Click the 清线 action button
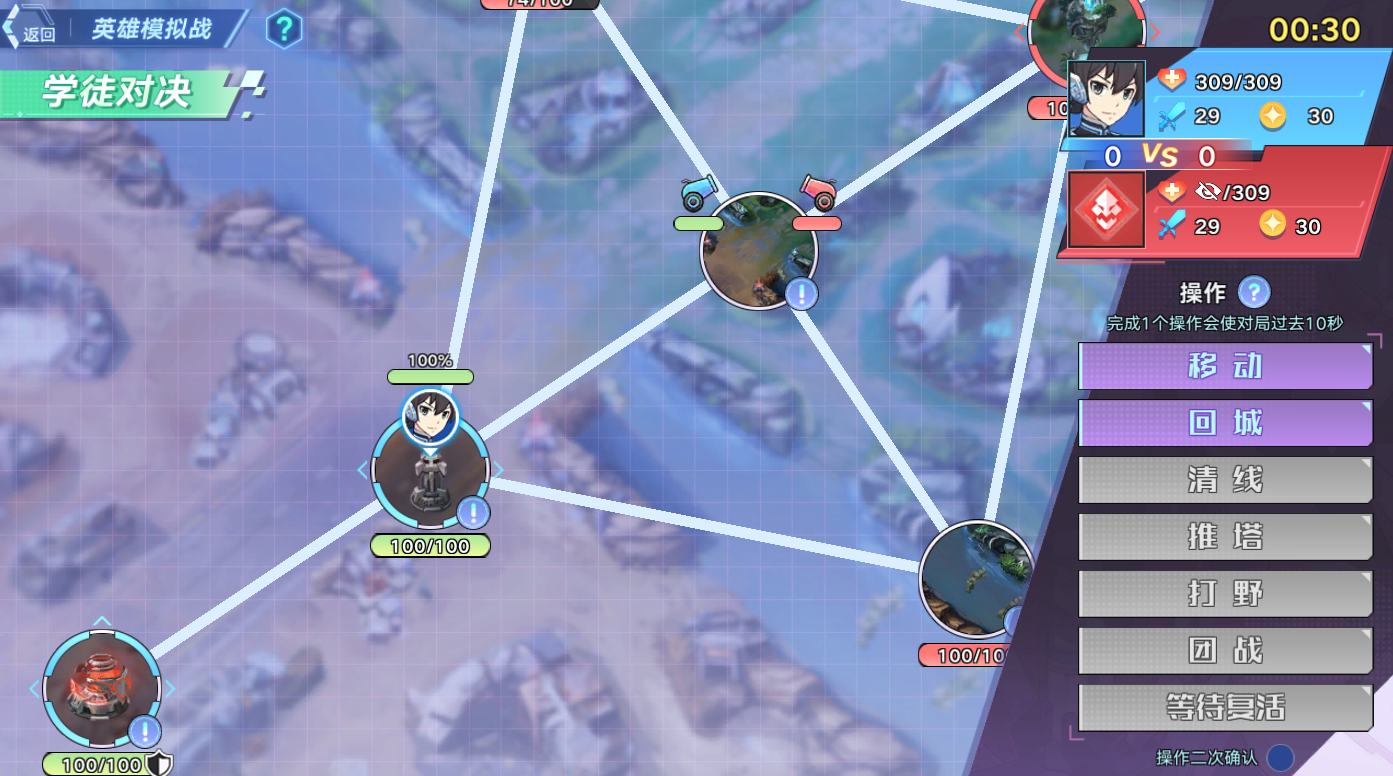This screenshot has width=1393, height=776. (1225, 480)
